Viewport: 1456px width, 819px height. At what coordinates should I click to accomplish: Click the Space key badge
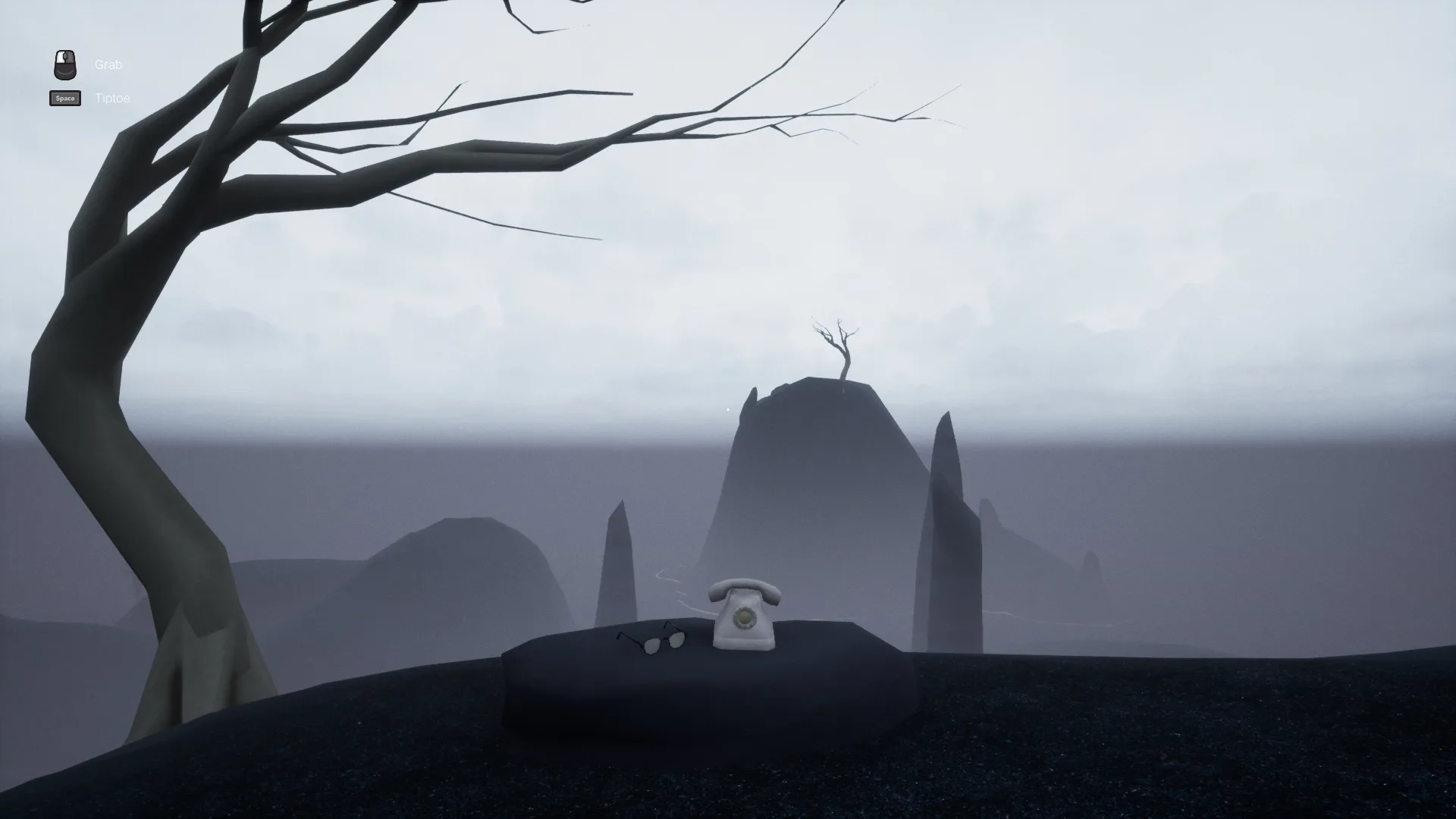[64, 98]
